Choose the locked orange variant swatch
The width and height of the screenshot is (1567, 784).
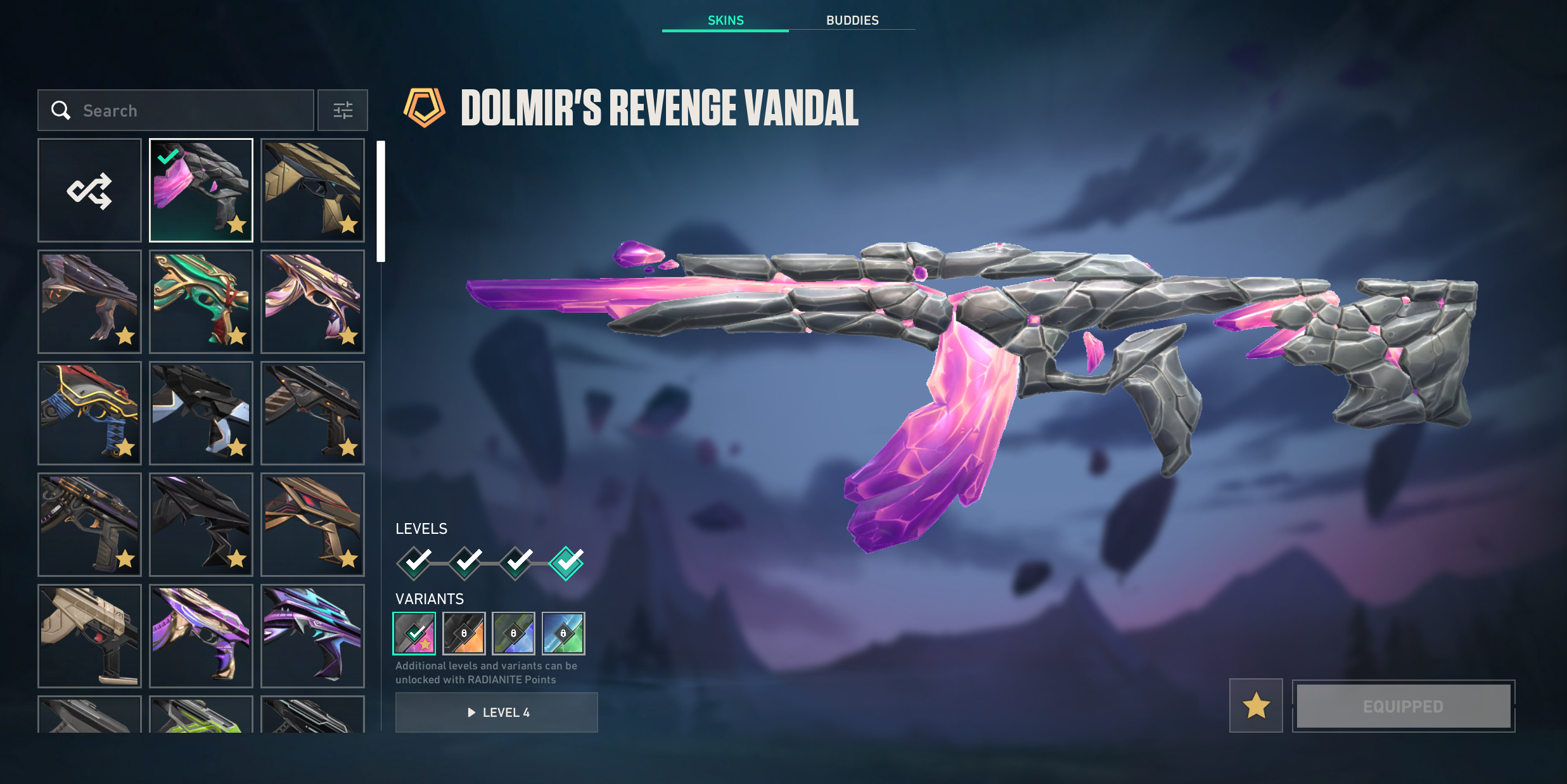pos(464,633)
